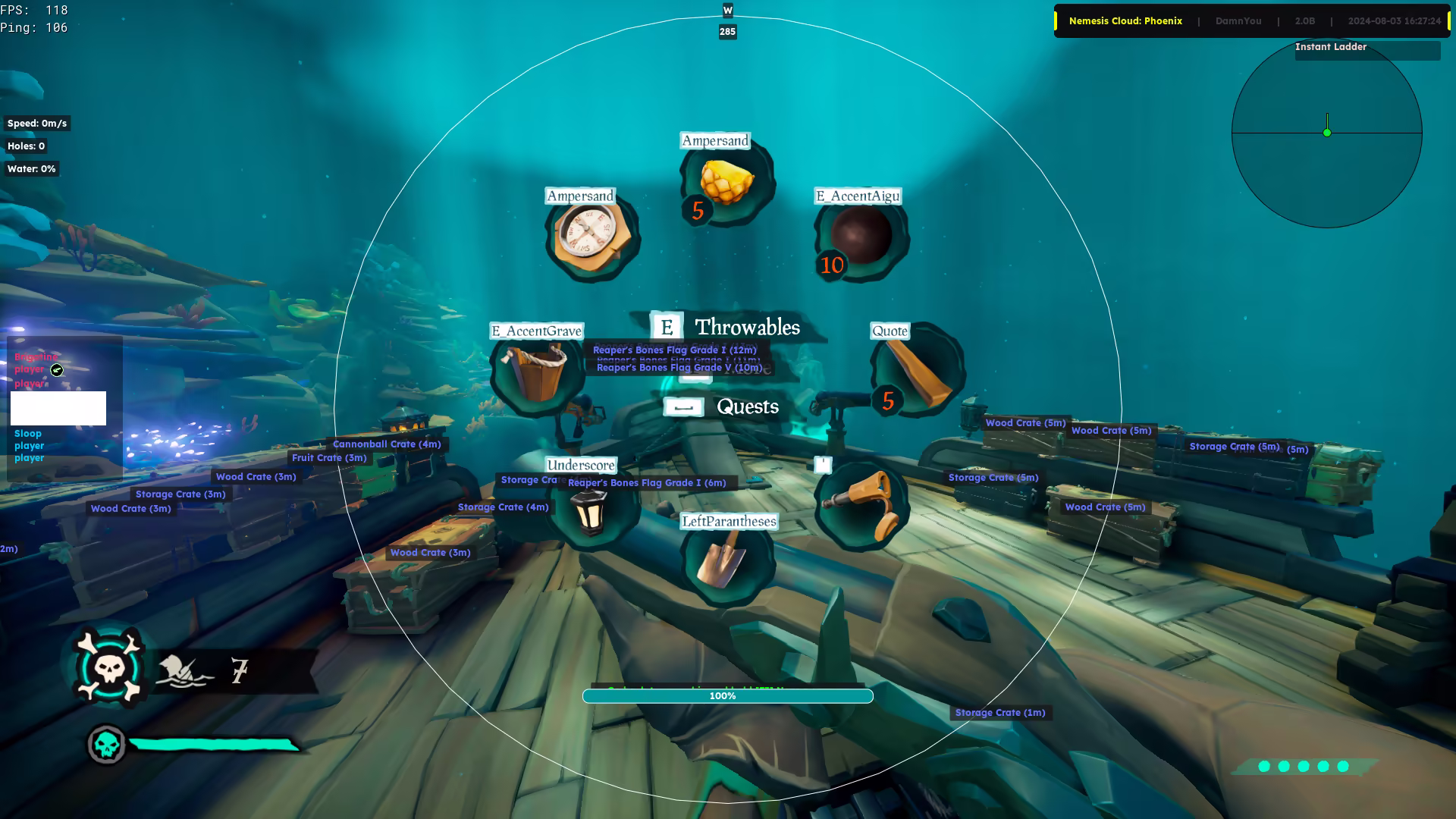Equip the water bucket
Screen dimensions: 1456x819
pos(537,371)
